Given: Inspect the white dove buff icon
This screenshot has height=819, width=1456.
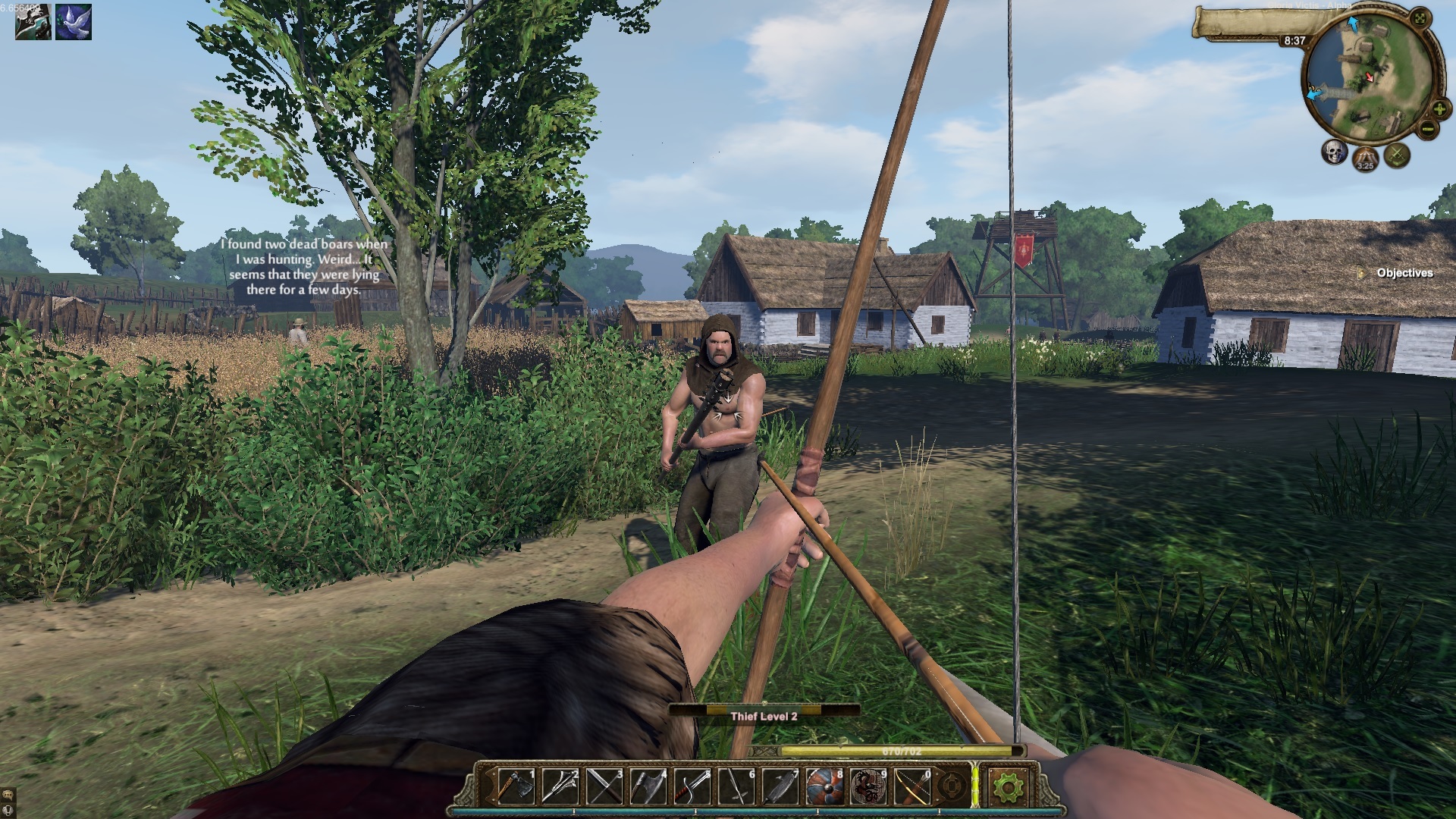Looking at the screenshot, I should [x=74, y=22].
